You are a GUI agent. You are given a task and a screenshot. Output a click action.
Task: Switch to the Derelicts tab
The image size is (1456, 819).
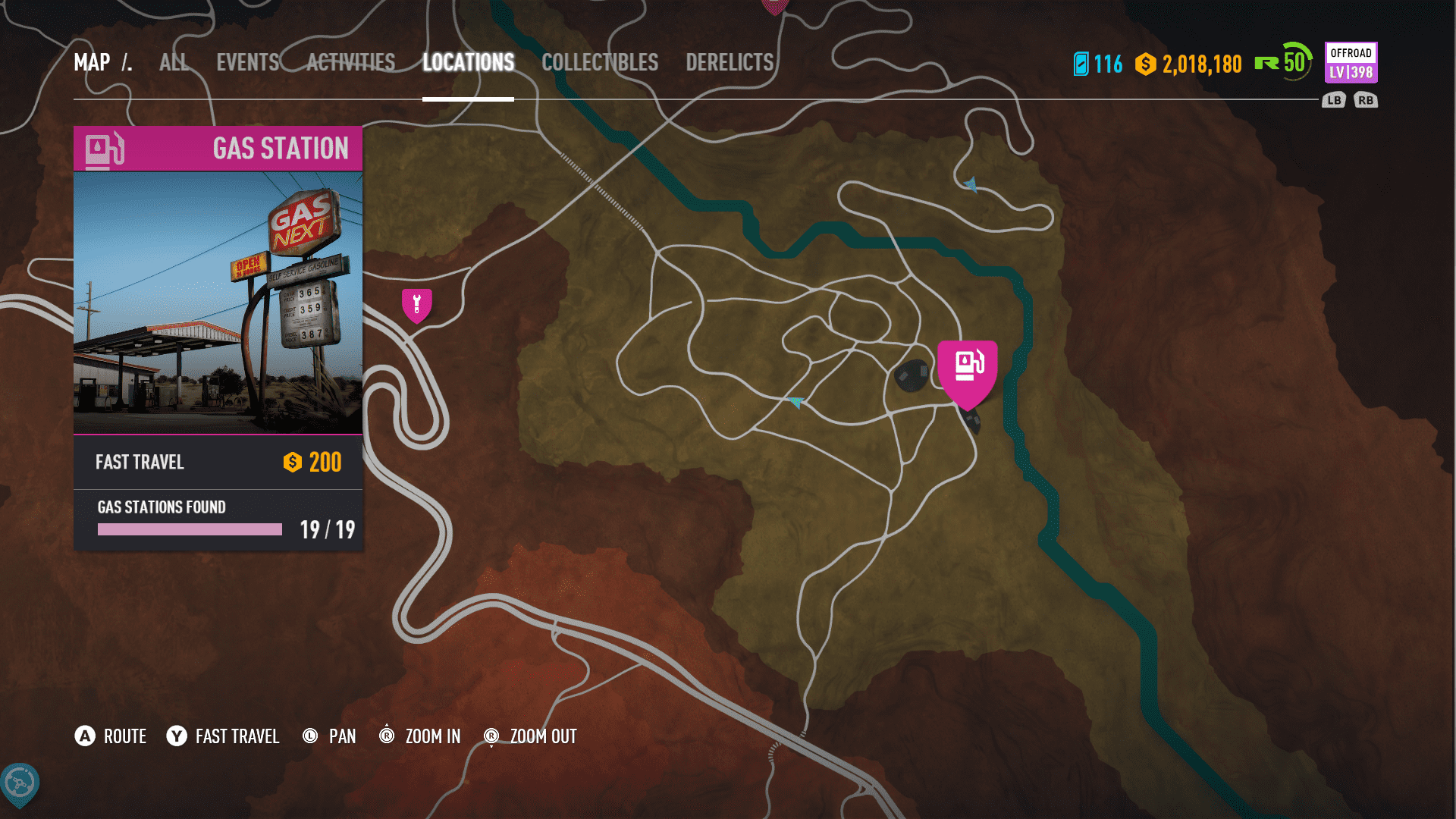pos(729,62)
